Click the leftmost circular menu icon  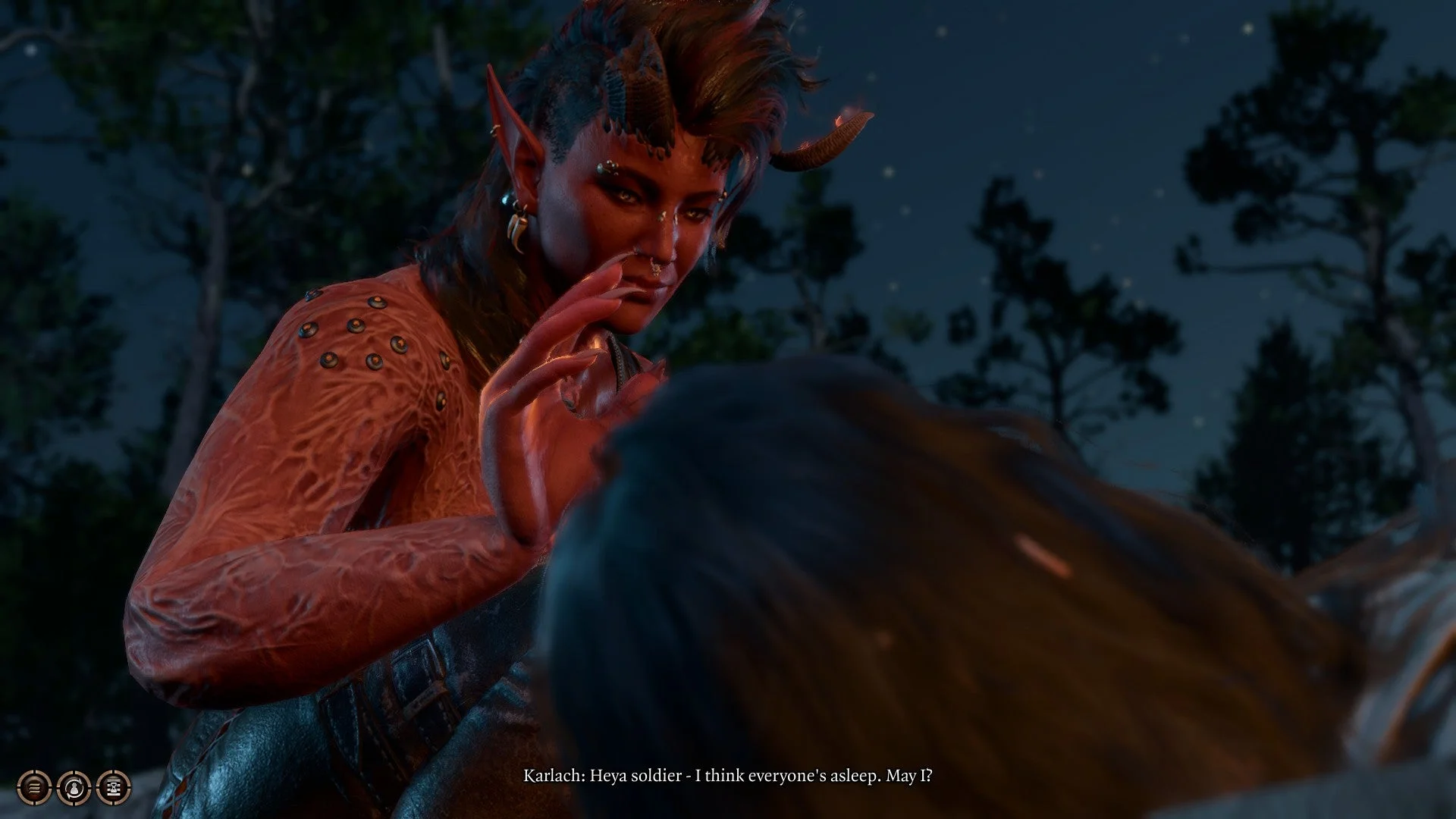tap(33, 789)
